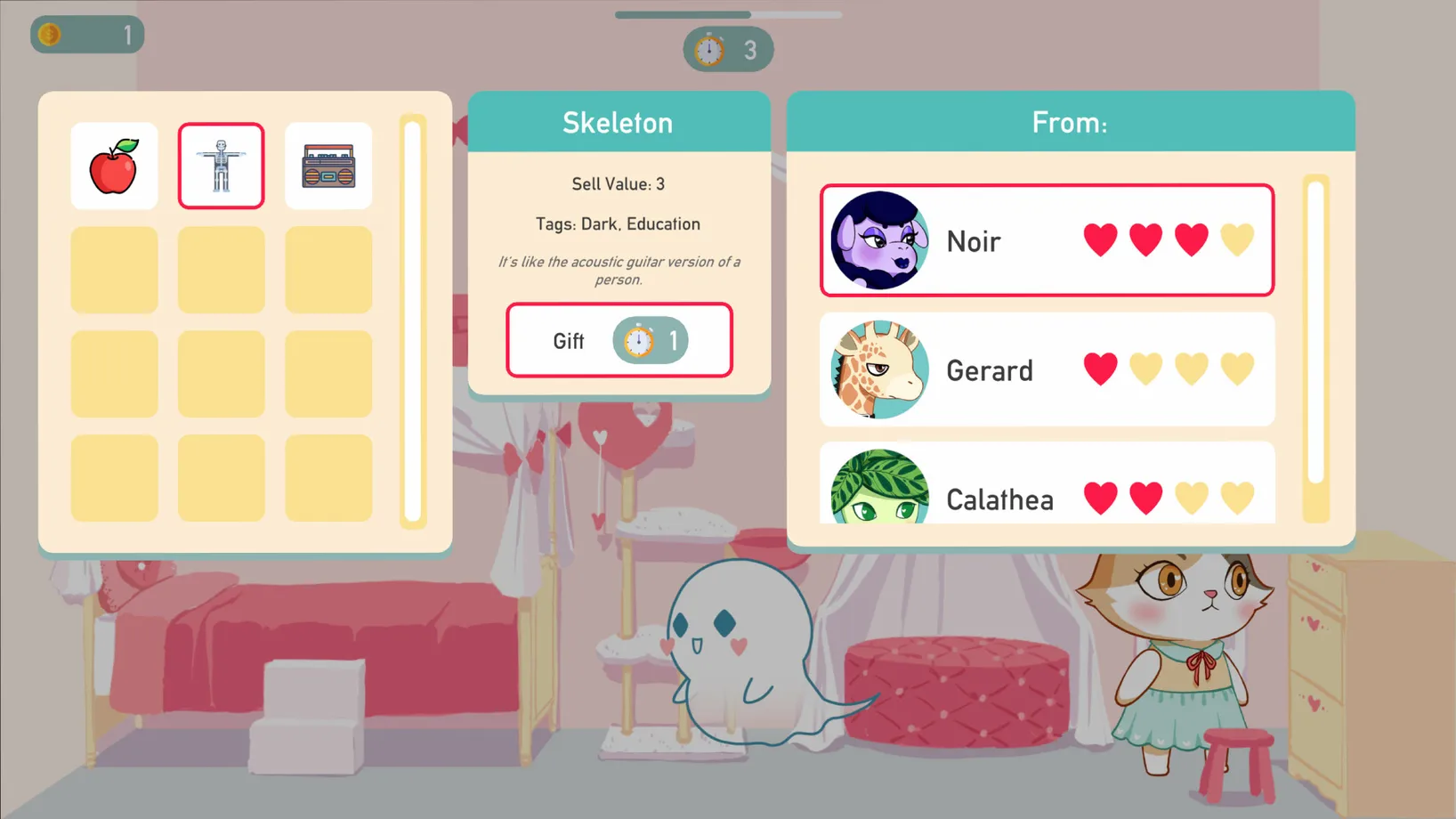Gift the Skeleton item
Screen dimensions: 1456x819
(619, 340)
